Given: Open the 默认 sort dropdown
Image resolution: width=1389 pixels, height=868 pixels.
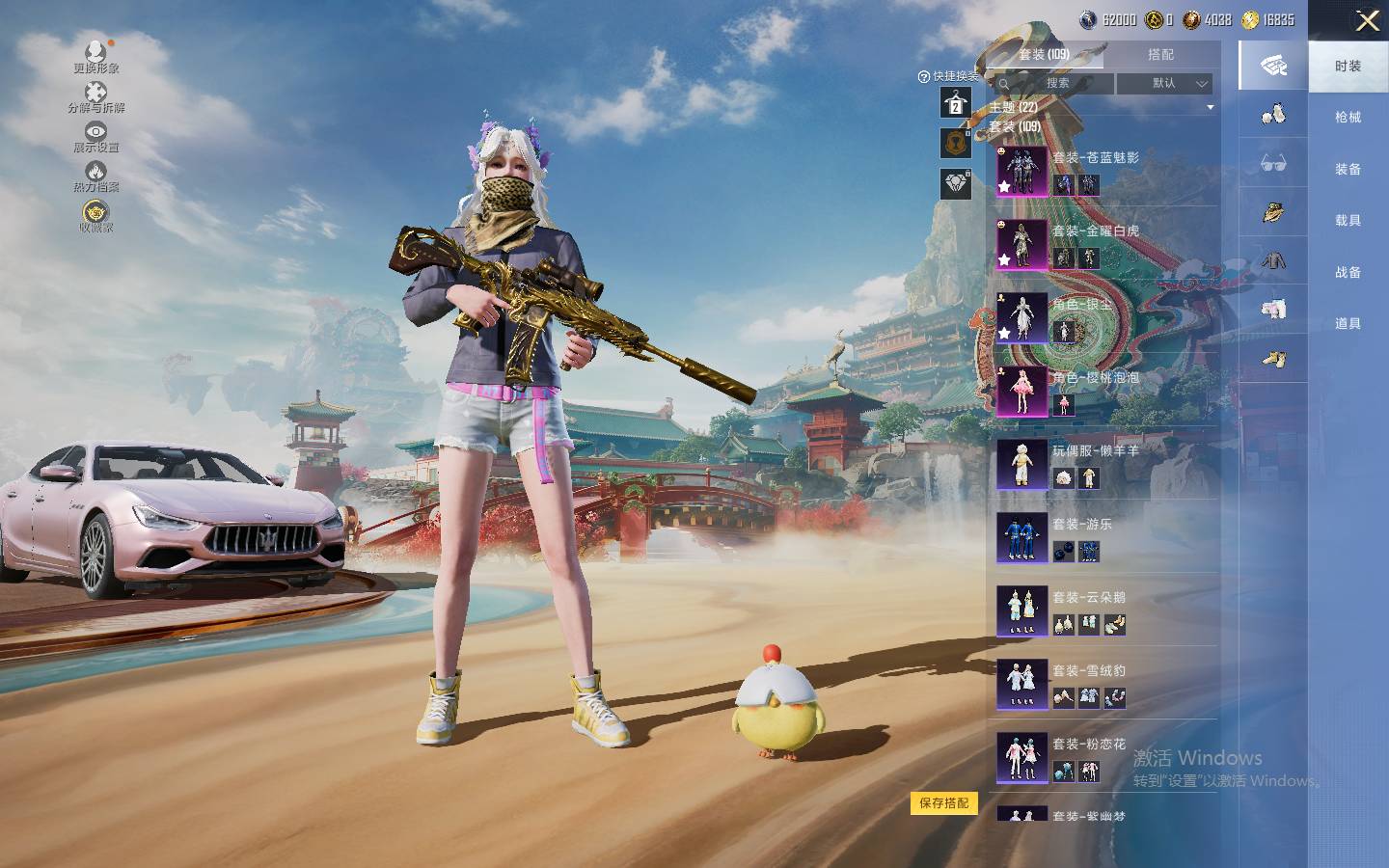Looking at the screenshot, I should point(1164,84).
